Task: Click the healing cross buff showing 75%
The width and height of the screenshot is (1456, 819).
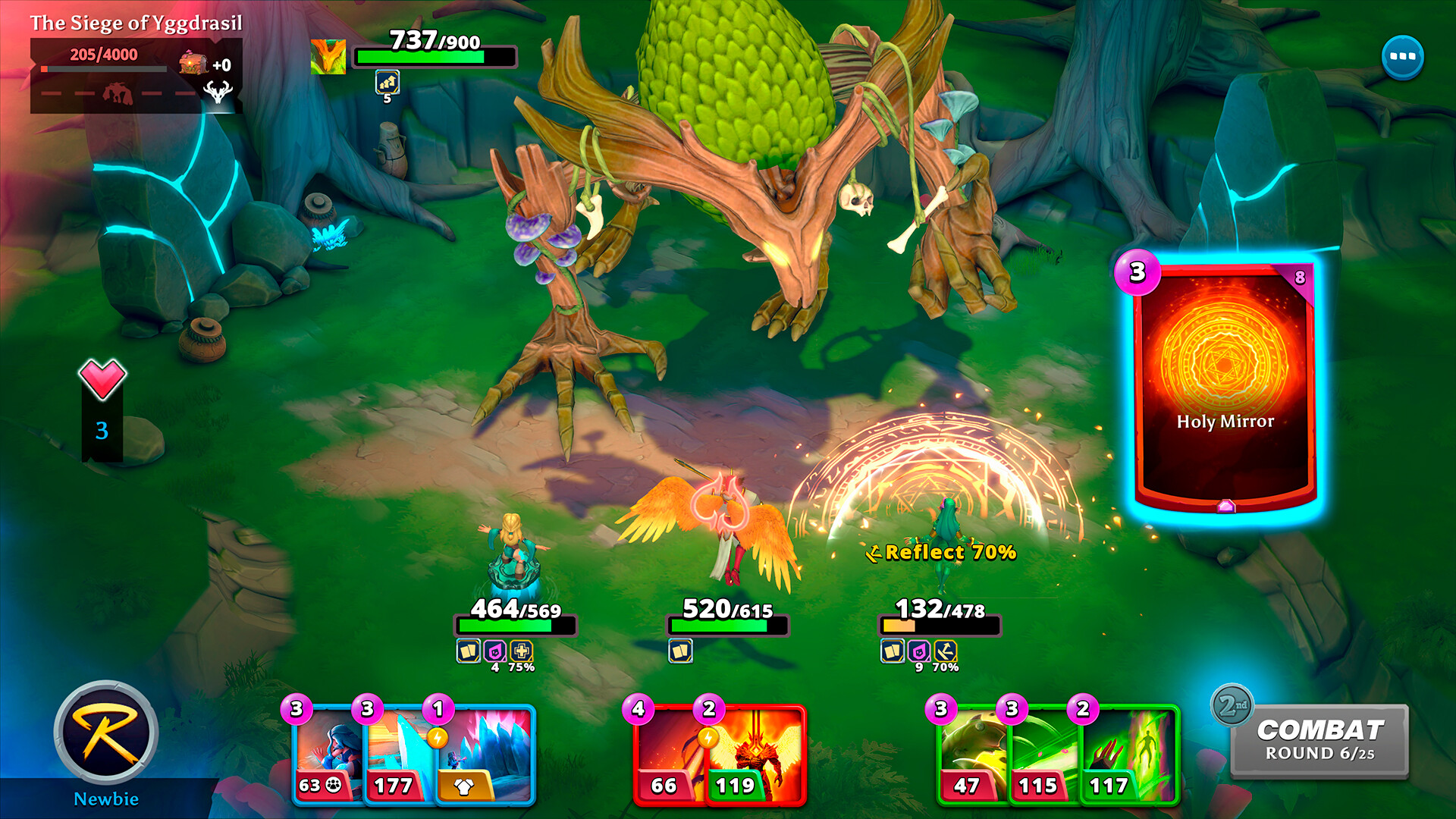Action: tap(522, 651)
